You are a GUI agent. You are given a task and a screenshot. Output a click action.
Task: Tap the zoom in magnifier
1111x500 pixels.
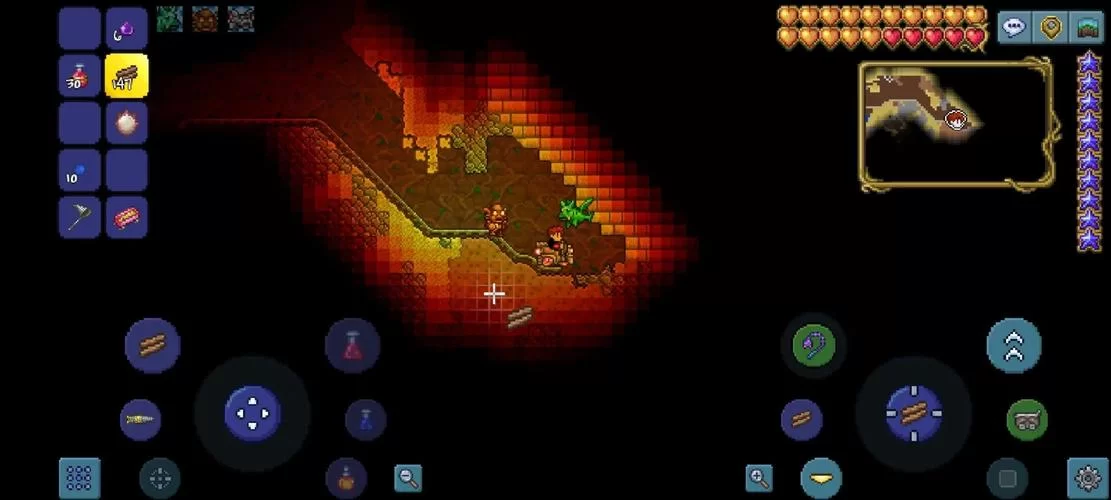[x=759, y=478]
